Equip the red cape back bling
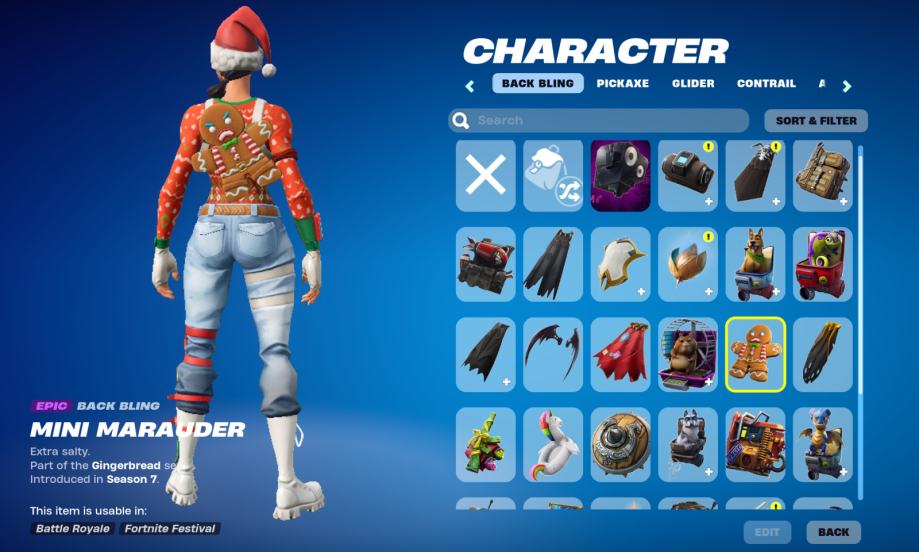Viewport: 919px width, 552px height. point(620,355)
